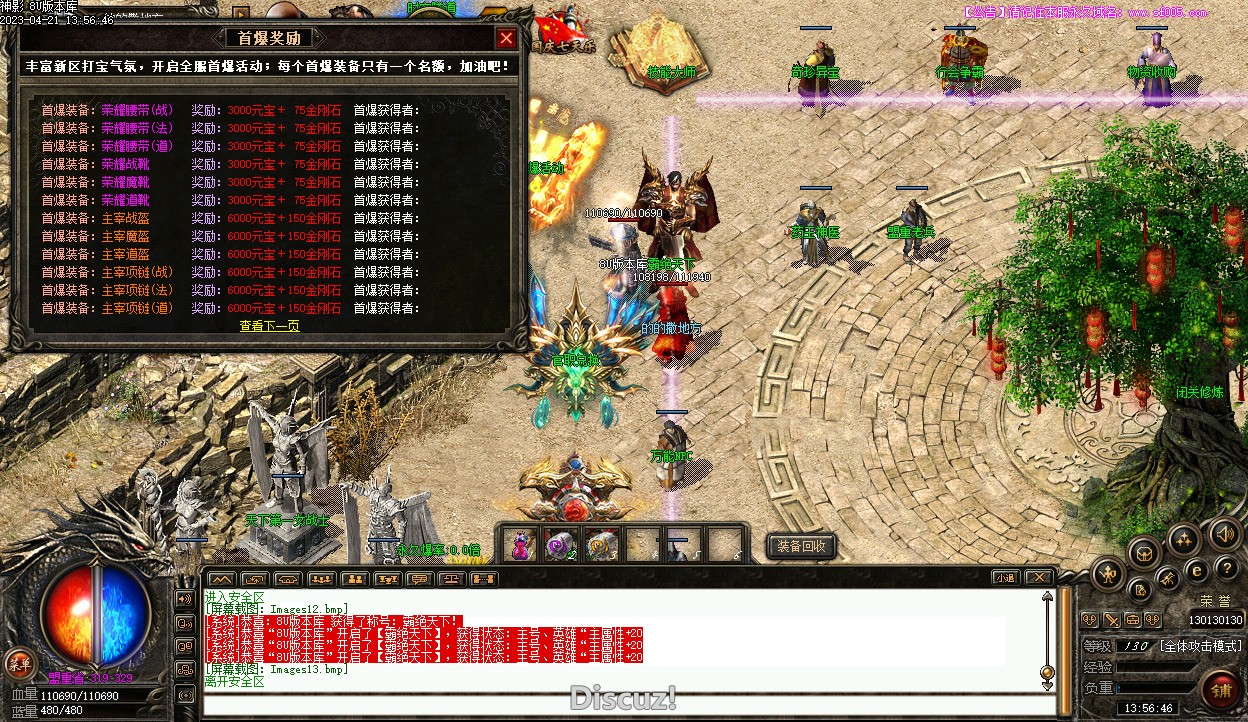Open the character figure round icon
The width and height of the screenshot is (1248, 722).
pyautogui.click(x=1108, y=574)
